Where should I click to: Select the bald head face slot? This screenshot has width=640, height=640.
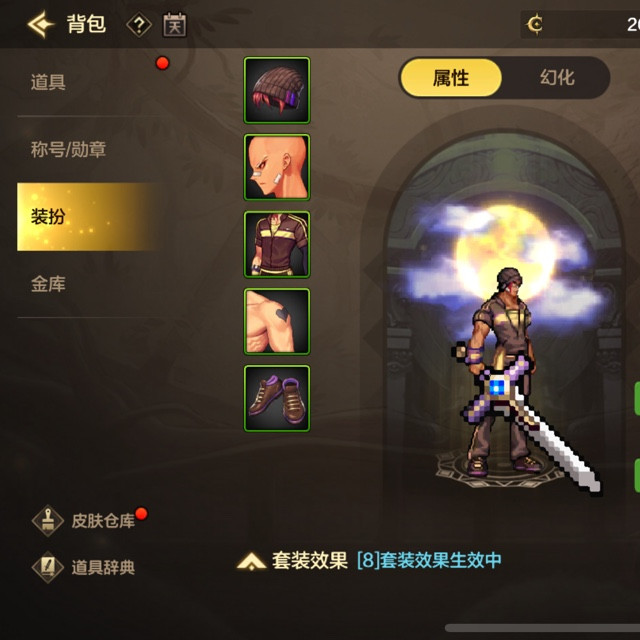[x=277, y=167]
